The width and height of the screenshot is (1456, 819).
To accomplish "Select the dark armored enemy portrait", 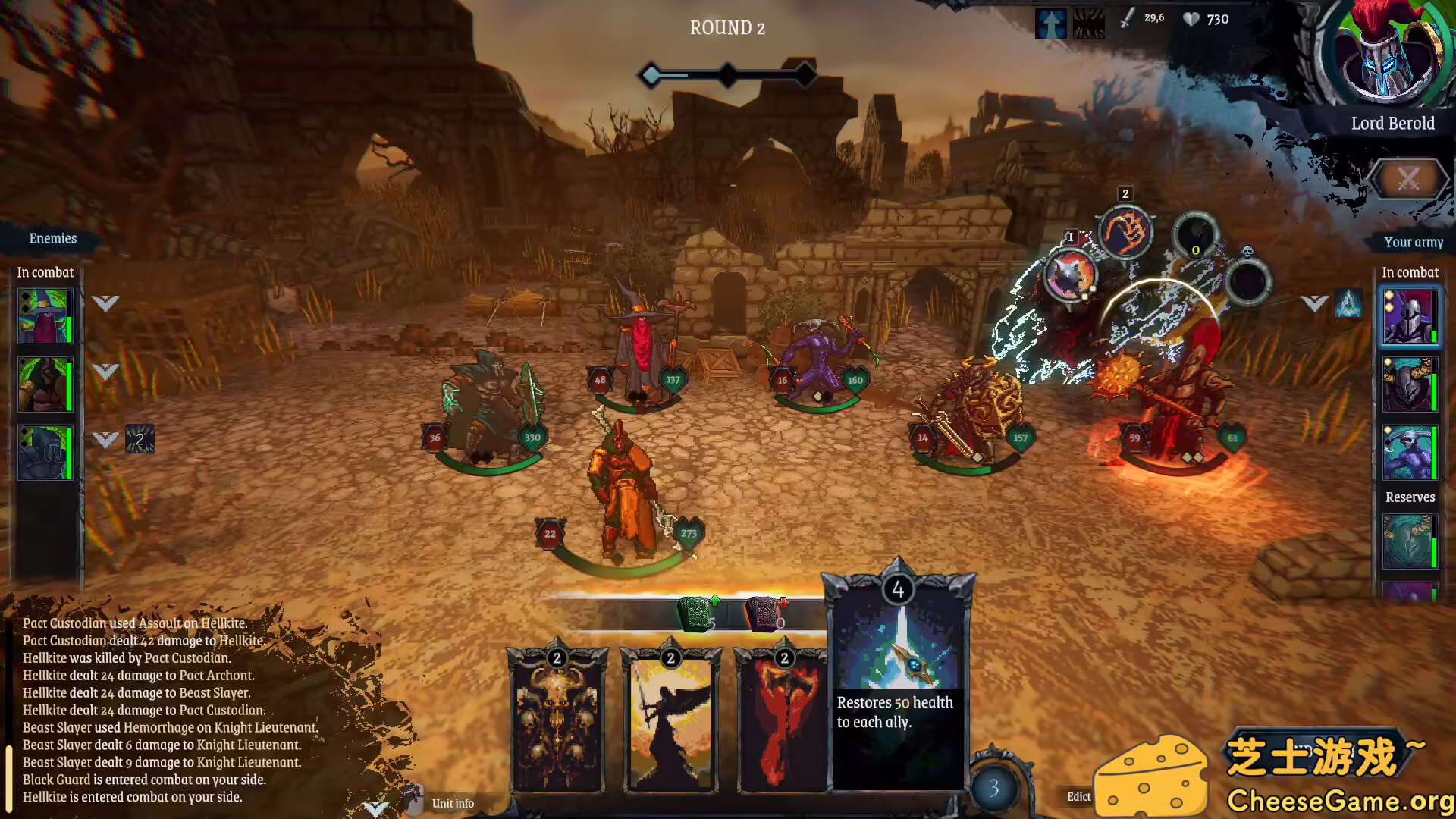I will coord(45,453).
